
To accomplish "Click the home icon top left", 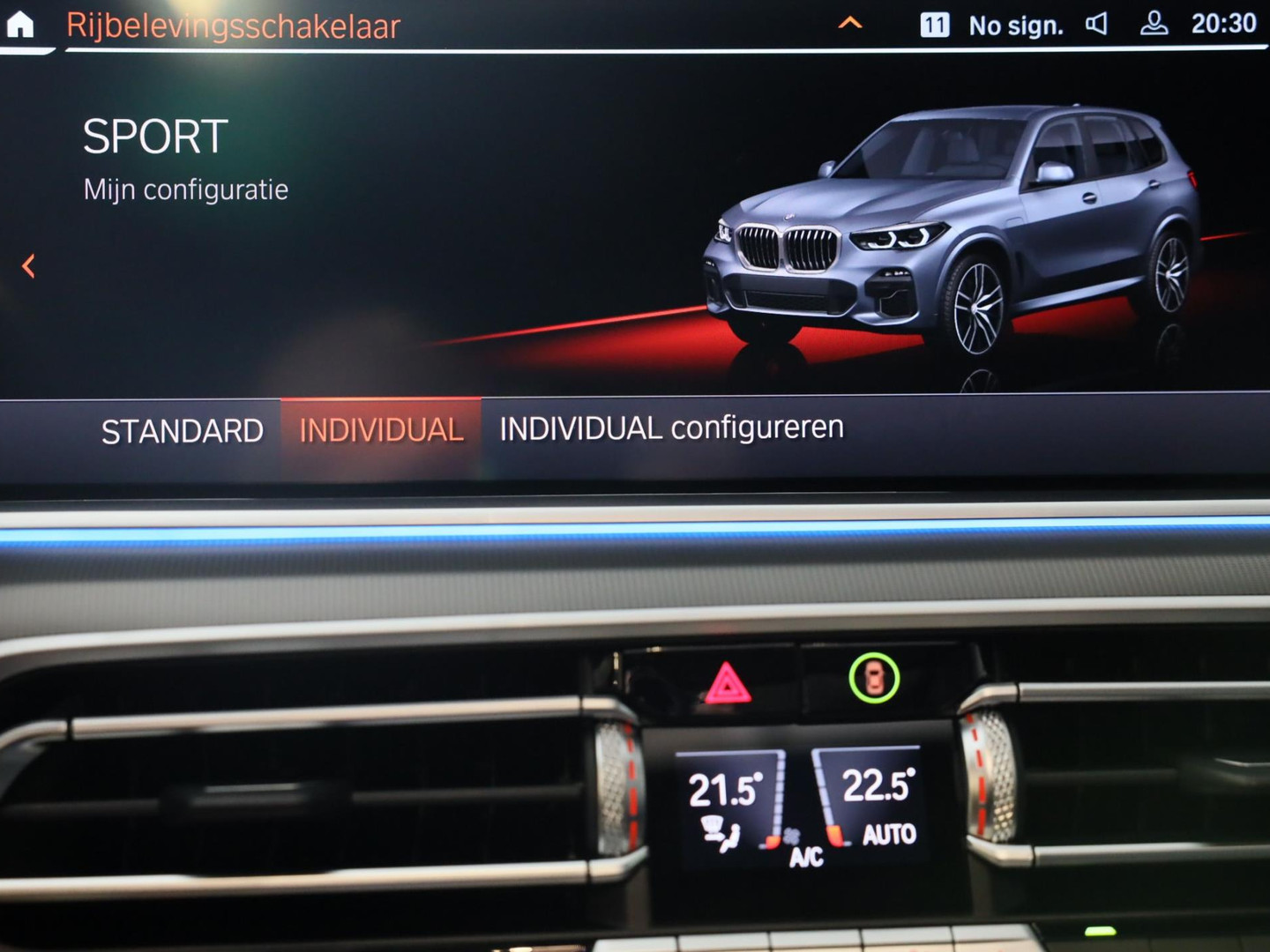I will 19,25.
